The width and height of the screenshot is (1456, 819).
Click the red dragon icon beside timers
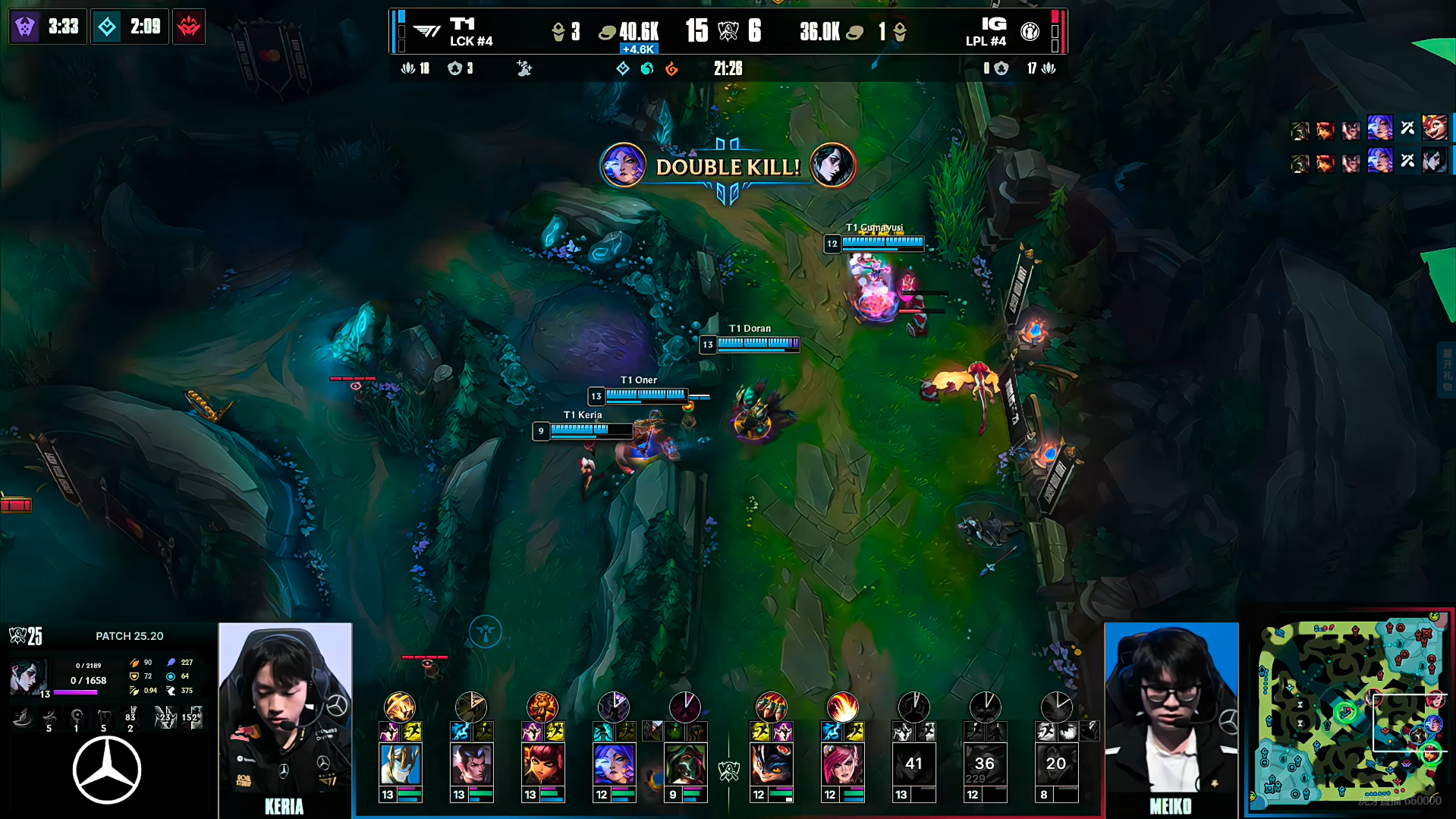click(x=189, y=27)
